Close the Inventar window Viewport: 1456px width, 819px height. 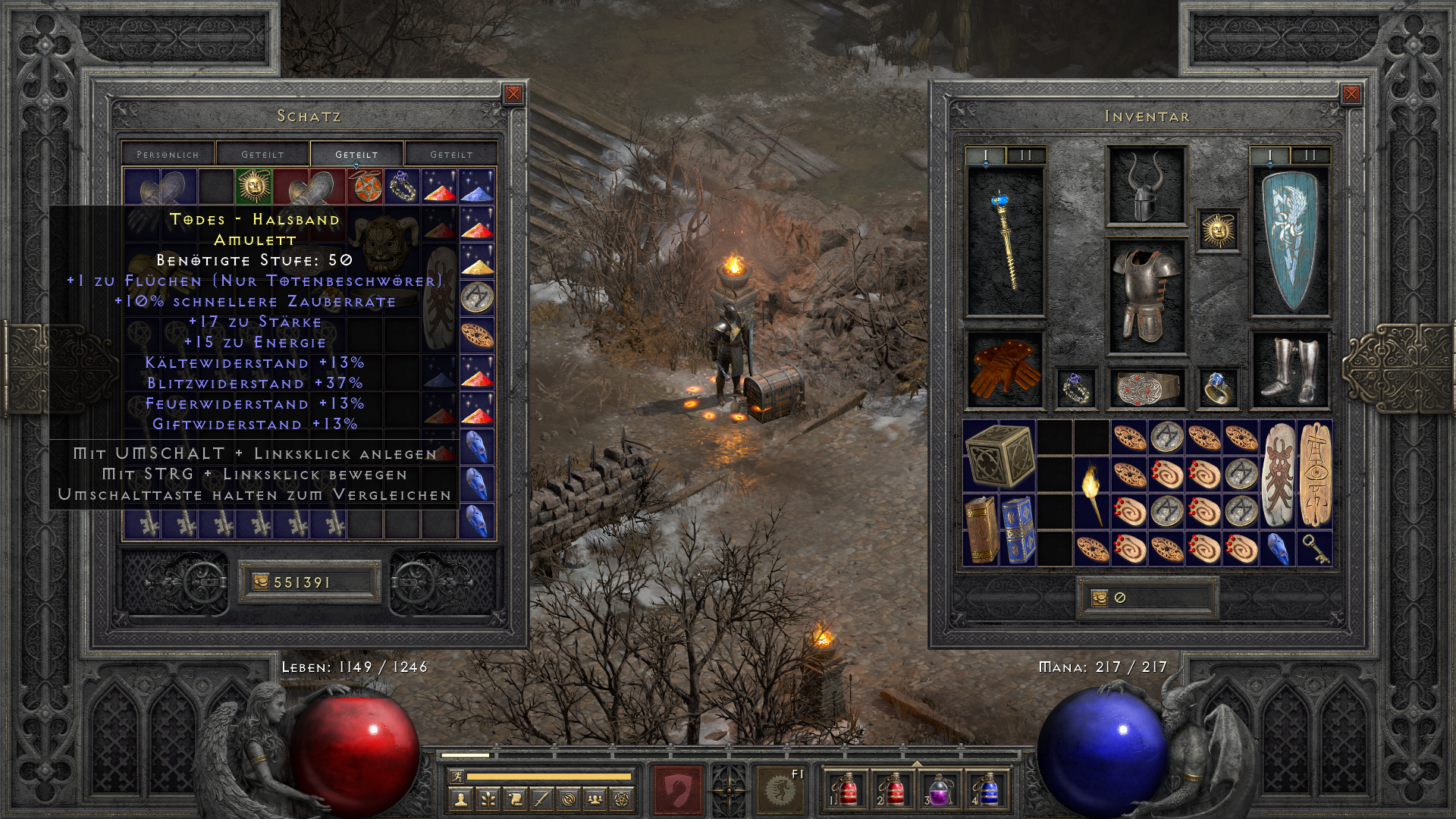point(1351,94)
